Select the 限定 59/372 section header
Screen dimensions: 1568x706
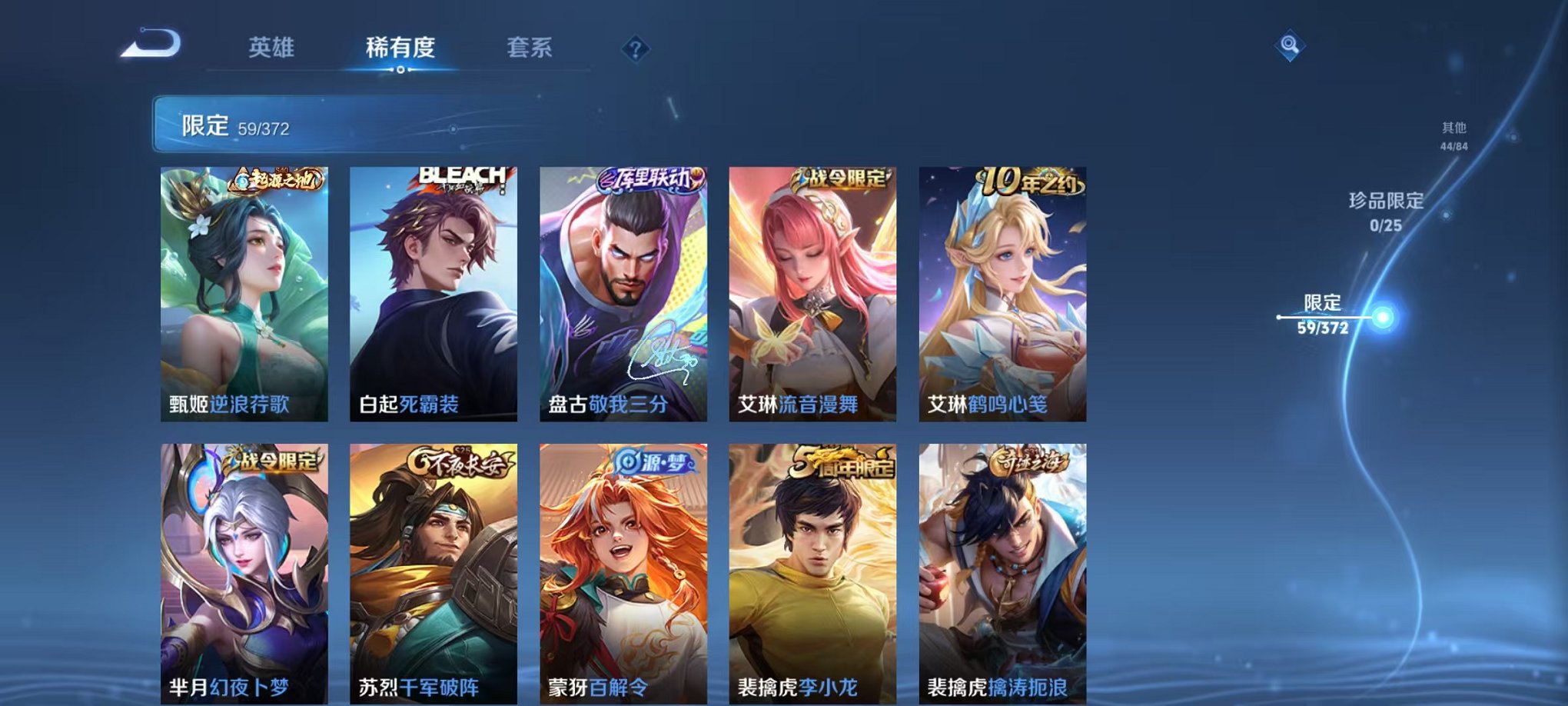[x=231, y=125]
